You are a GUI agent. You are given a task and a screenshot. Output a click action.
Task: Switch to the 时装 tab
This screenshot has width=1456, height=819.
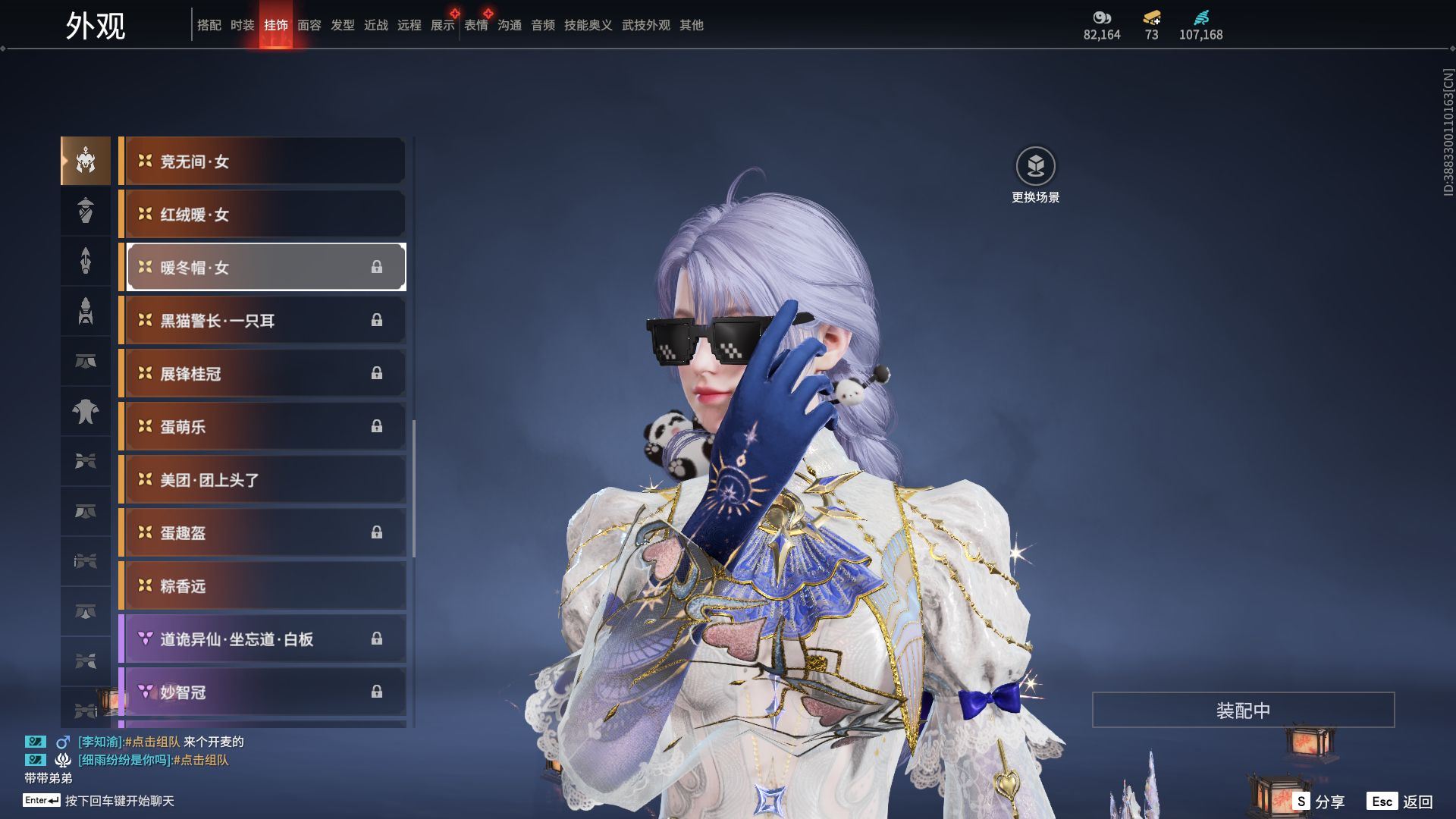242,25
